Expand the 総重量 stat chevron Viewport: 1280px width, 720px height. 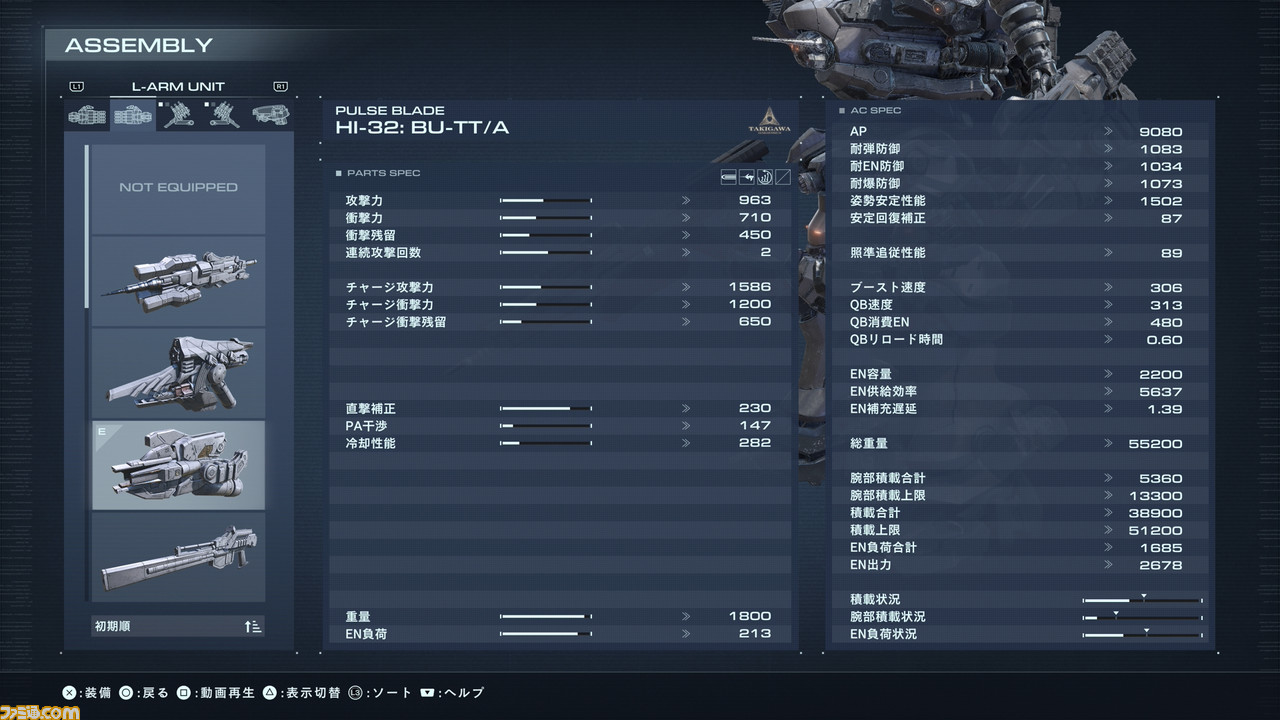click(1107, 443)
